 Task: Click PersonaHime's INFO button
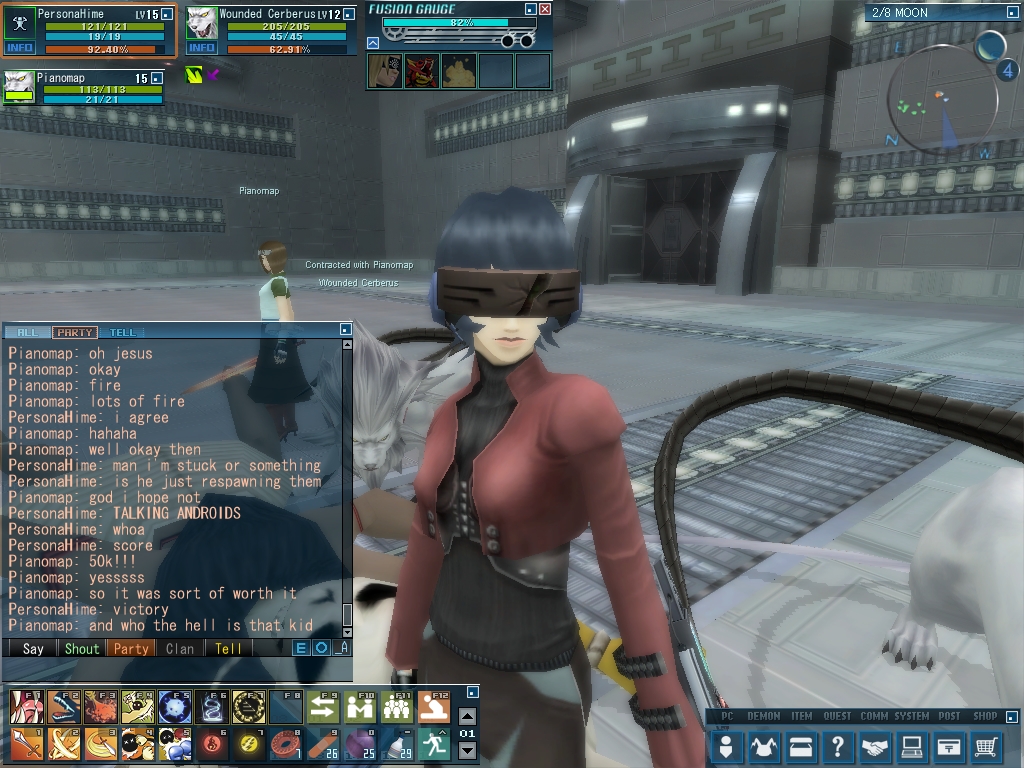click(20, 48)
